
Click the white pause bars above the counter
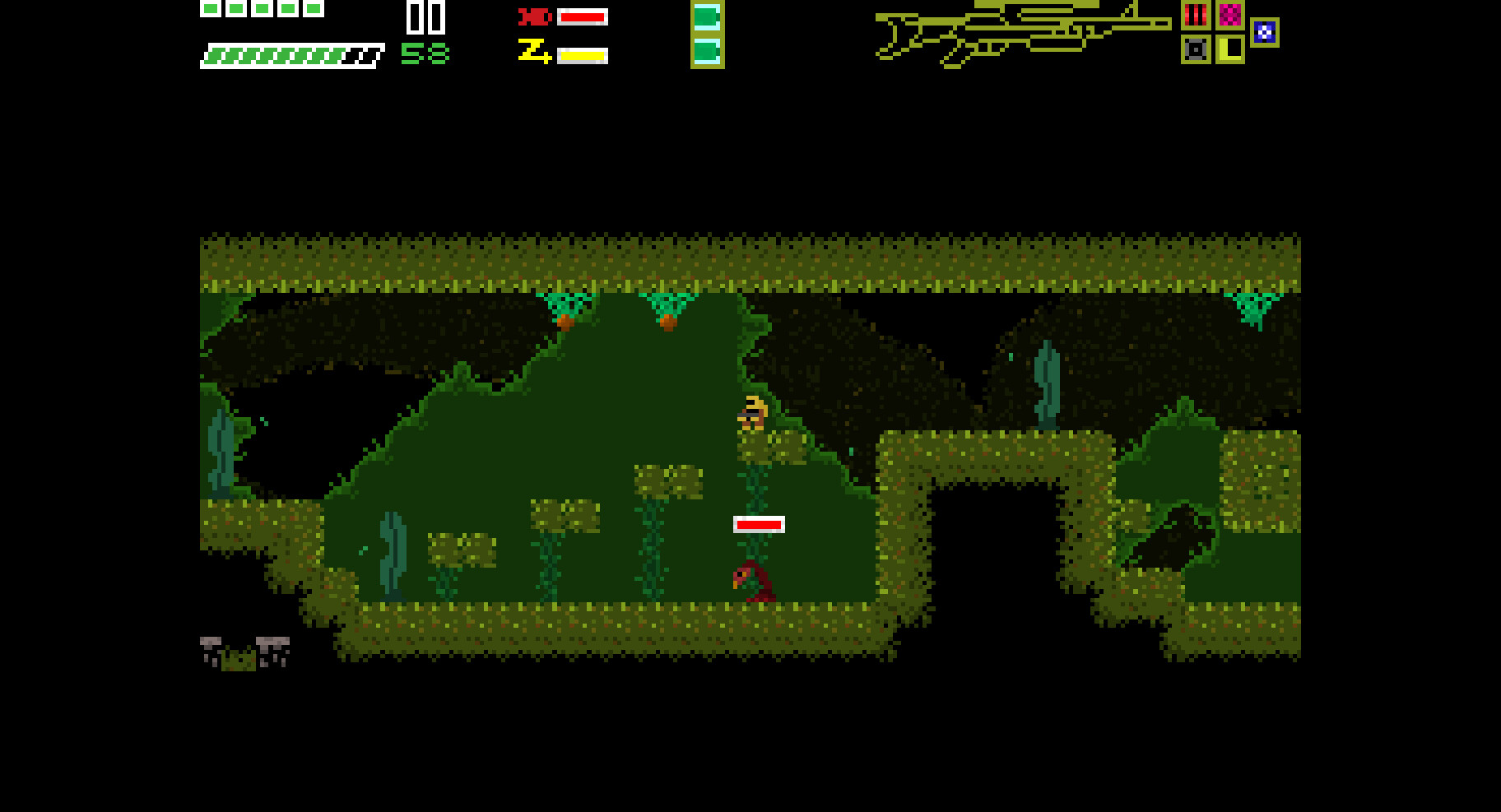point(425,16)
